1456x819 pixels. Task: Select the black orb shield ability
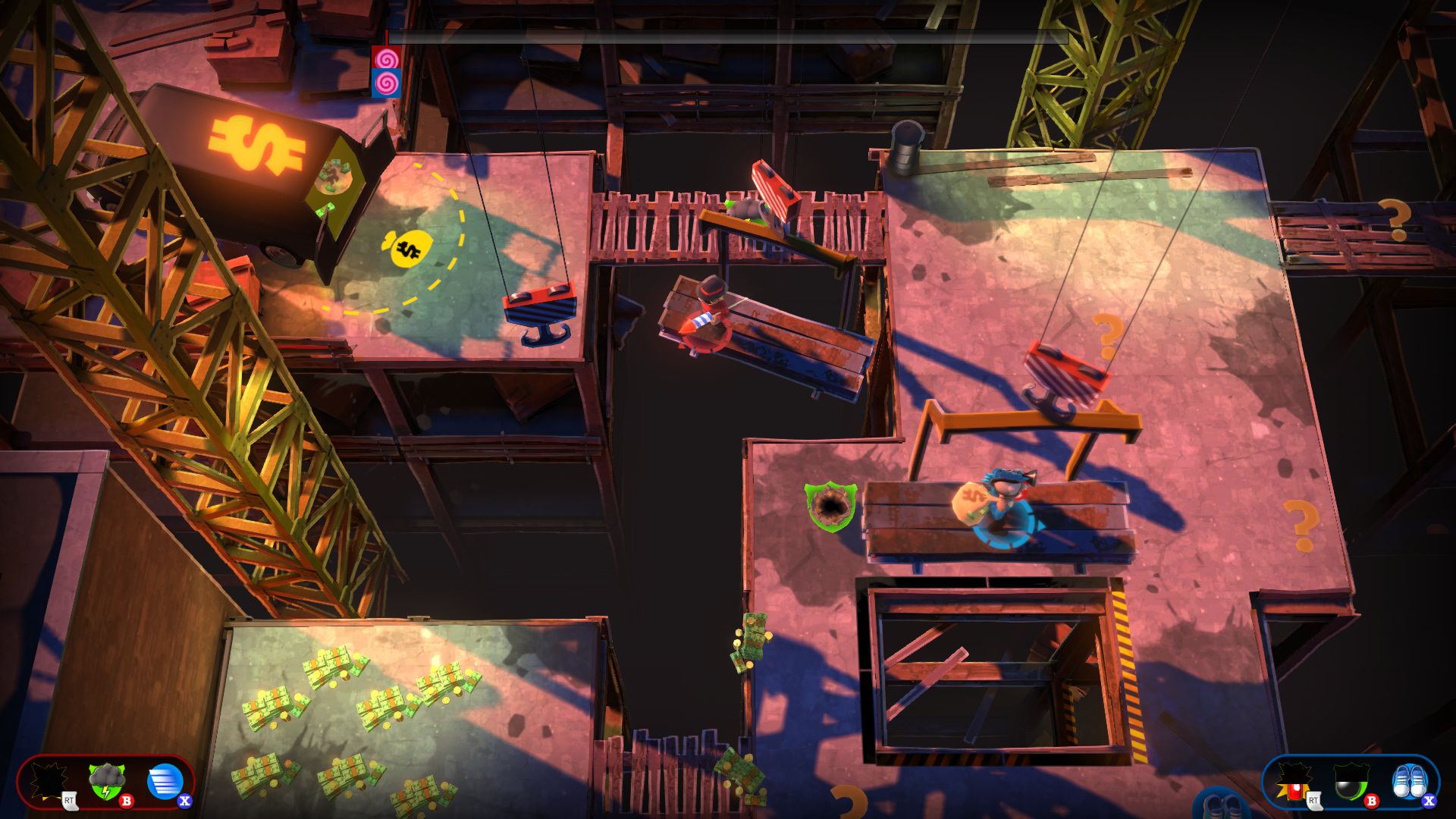[x=1351, y=782]
